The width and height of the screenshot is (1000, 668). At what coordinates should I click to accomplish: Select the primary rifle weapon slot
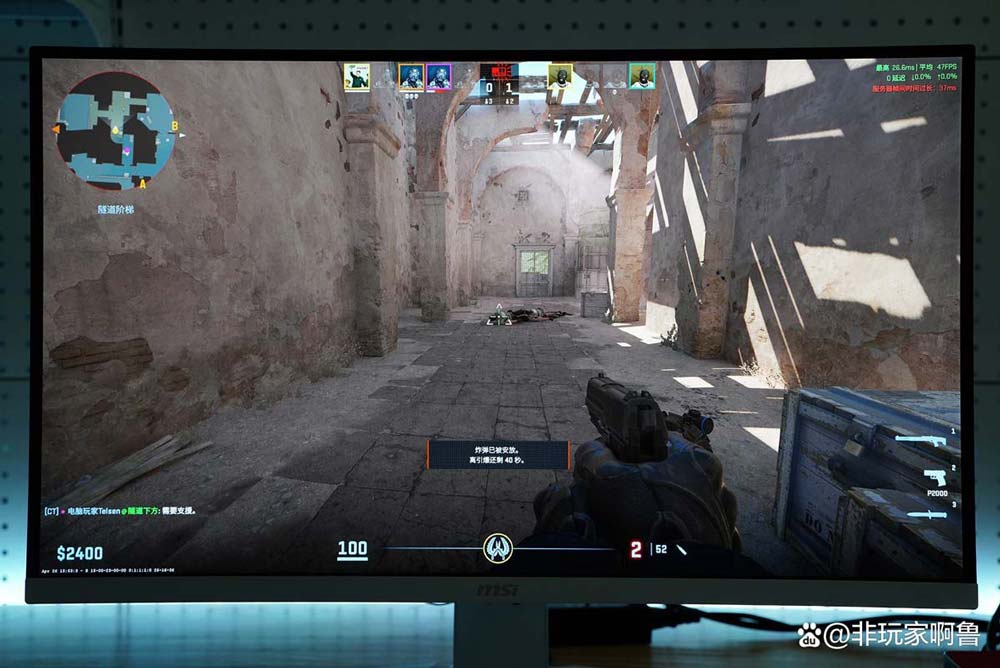(x=920, y=441)
